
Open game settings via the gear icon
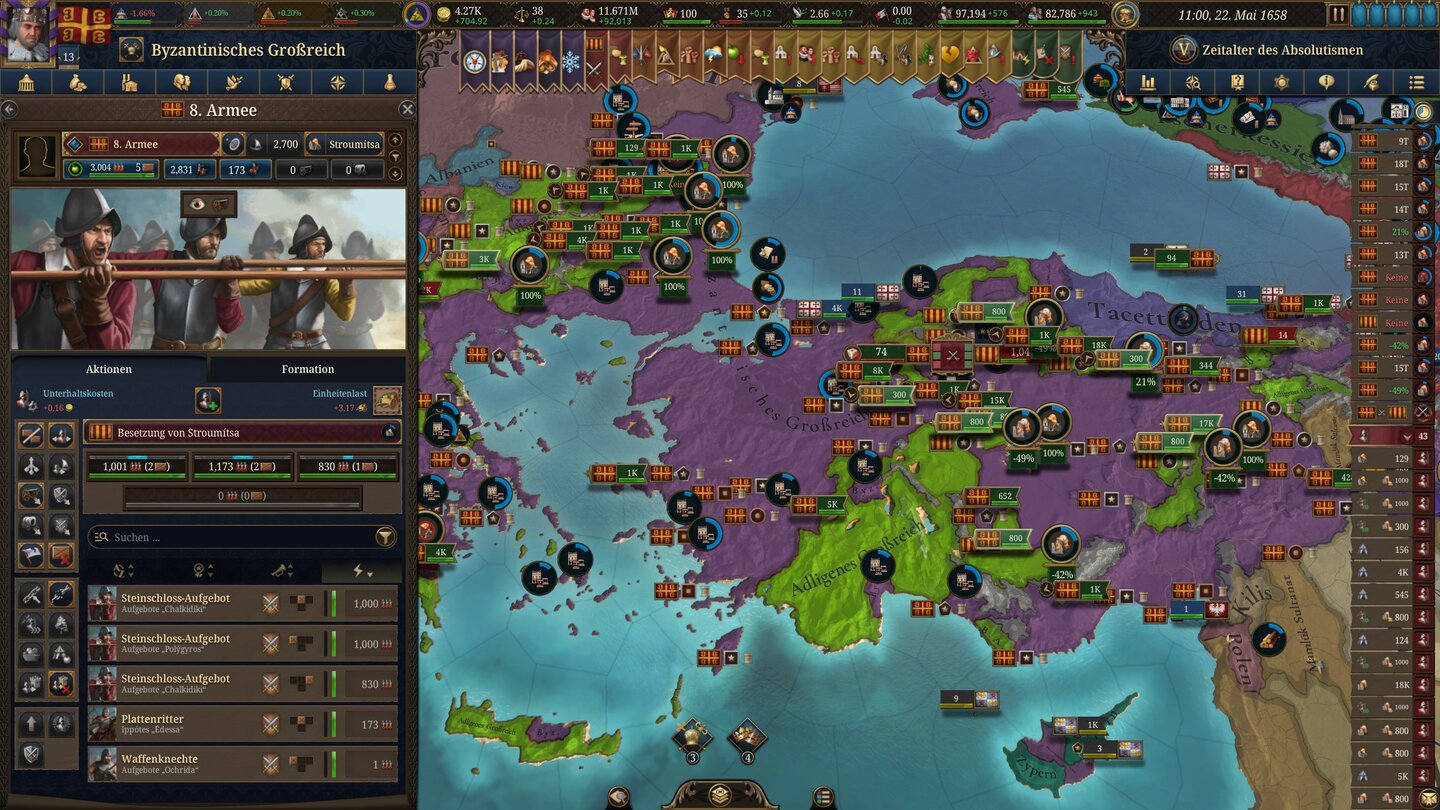(x=1283, y=82)
